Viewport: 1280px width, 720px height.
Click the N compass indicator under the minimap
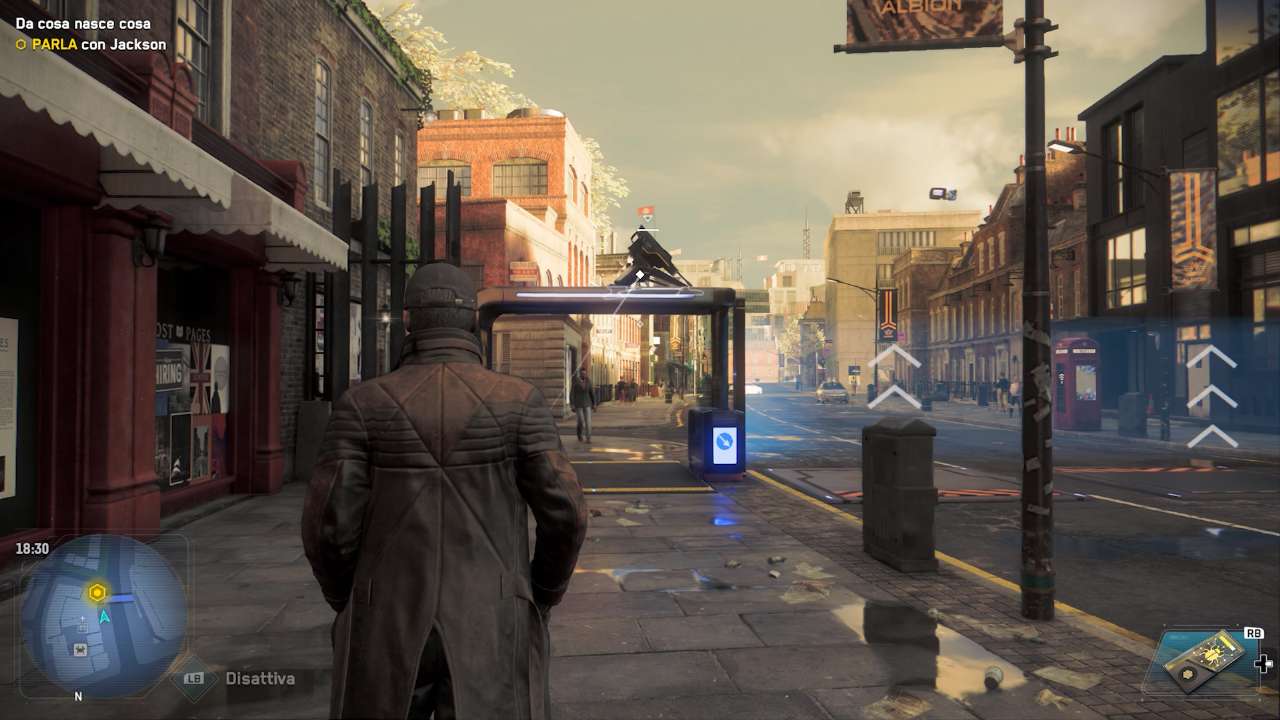77,696
